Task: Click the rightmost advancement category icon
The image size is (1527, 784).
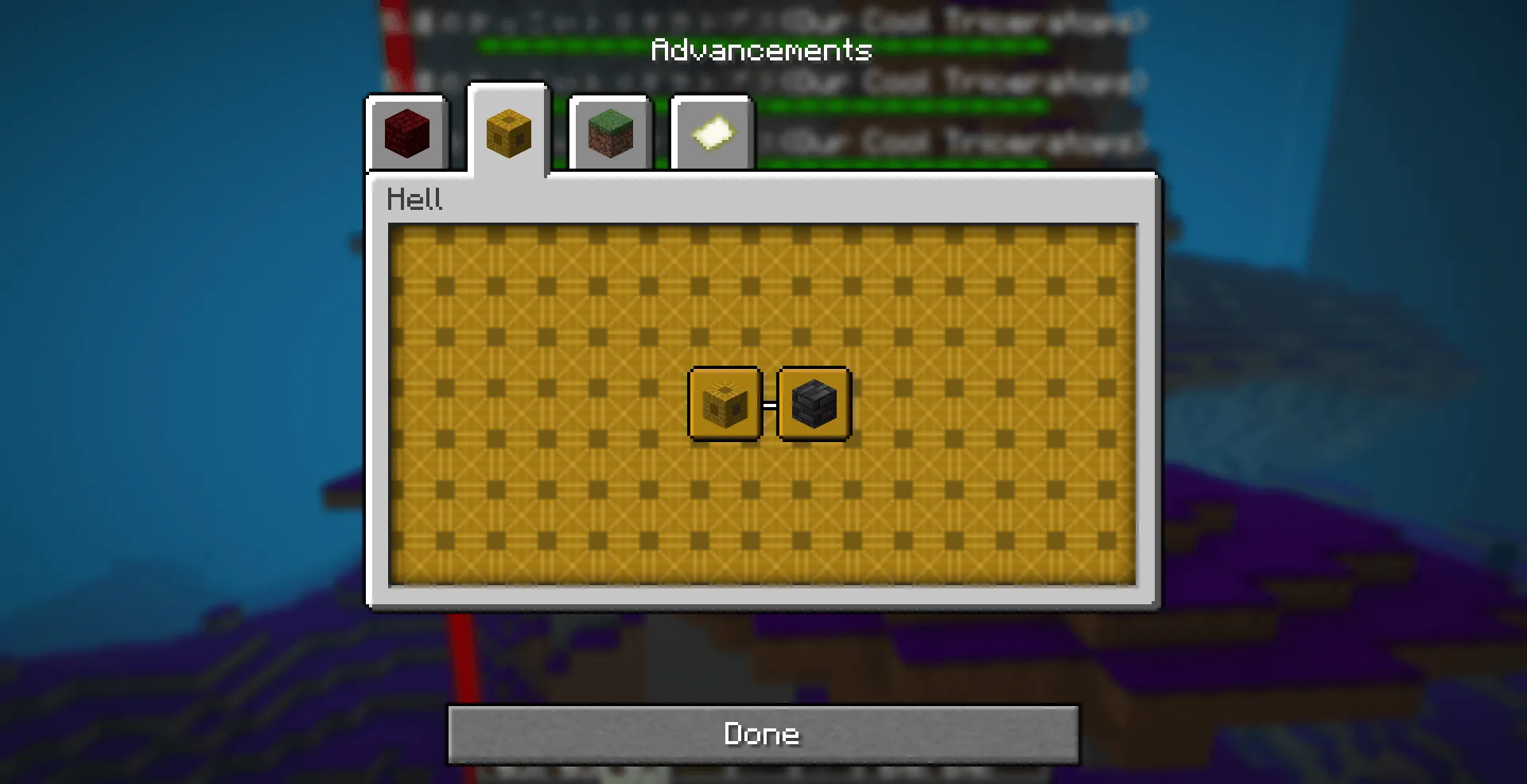Action: click(710, 132)
